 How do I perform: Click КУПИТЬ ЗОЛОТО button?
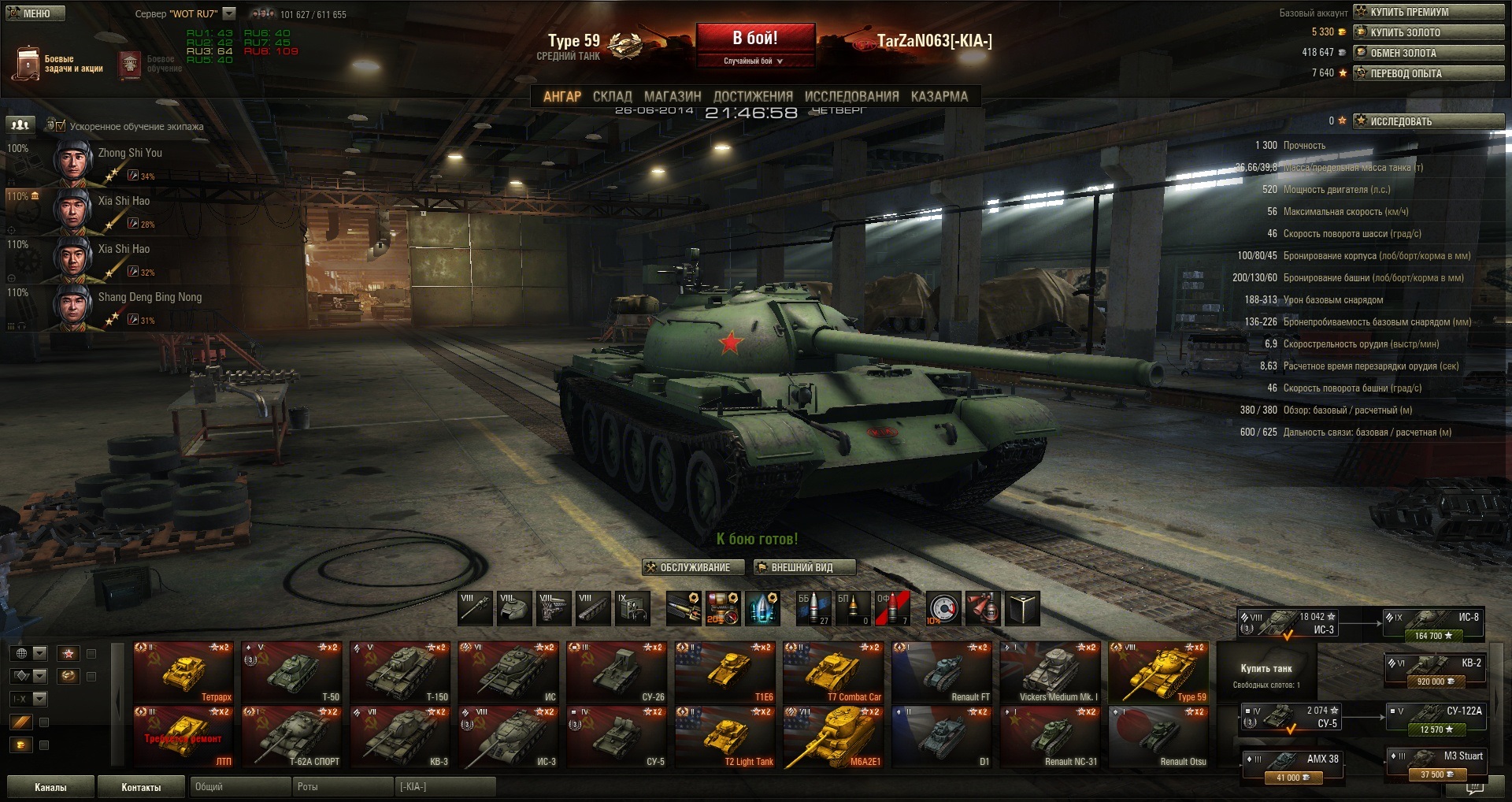(x=1428, y=32)
